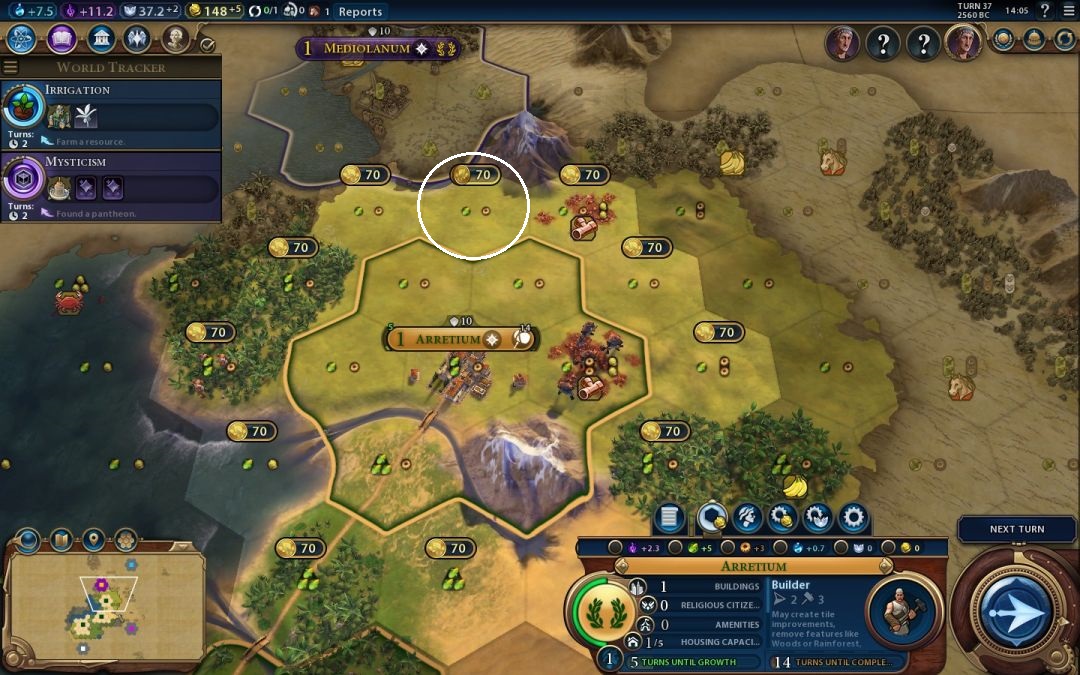The width and height of the screenshot is (1080, 675).
Task: Open the government screen via the building icon
Action: click(100, 39)
